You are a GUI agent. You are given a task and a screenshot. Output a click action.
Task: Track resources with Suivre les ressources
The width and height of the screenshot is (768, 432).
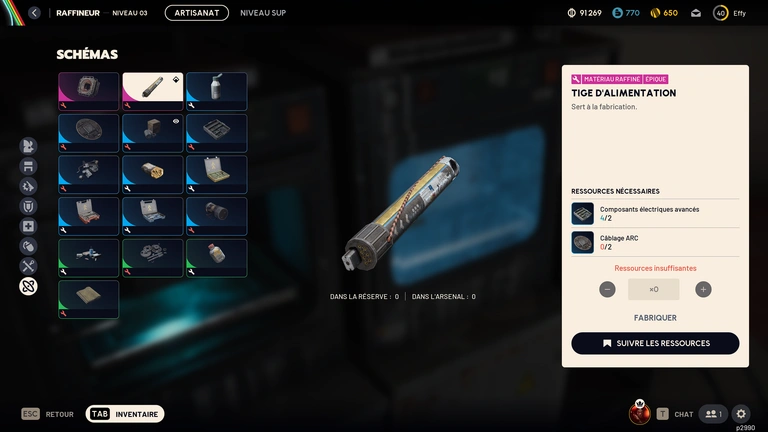click(x=655, y=343)
